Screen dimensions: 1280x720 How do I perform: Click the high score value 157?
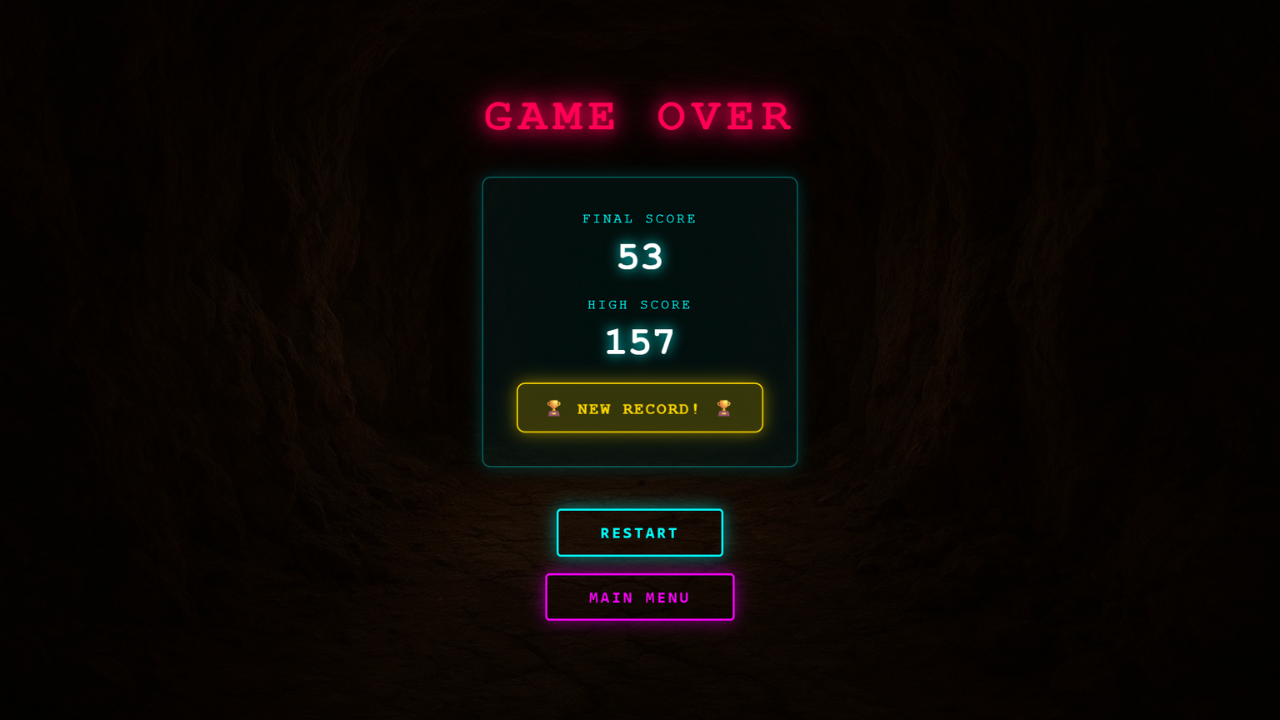(640, 342)
